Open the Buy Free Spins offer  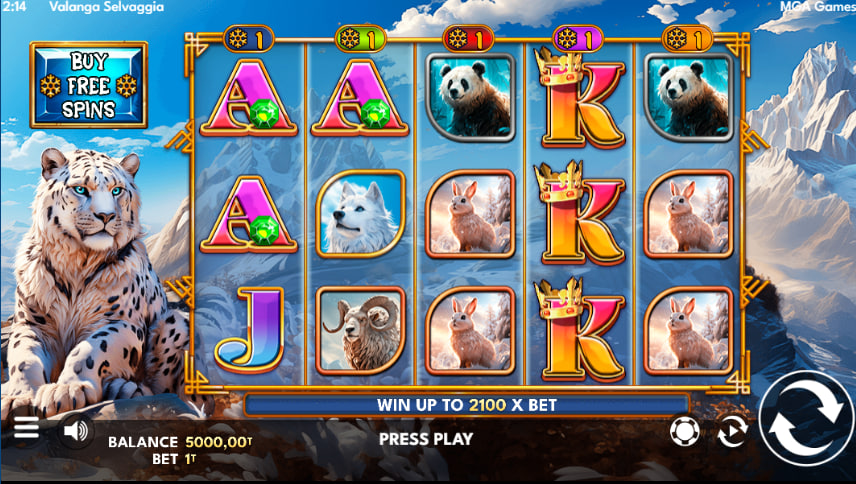[88, 85]
